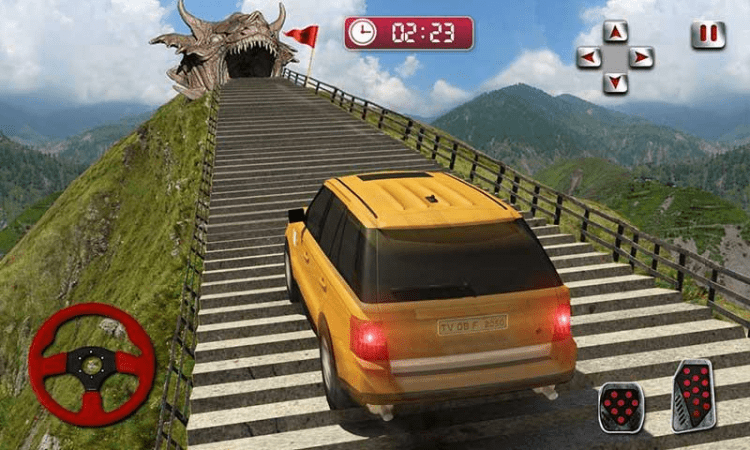This screenshot has height=450, width=750.
Task: Step on the accelerator pedal
Action: [x=693, y=394]
